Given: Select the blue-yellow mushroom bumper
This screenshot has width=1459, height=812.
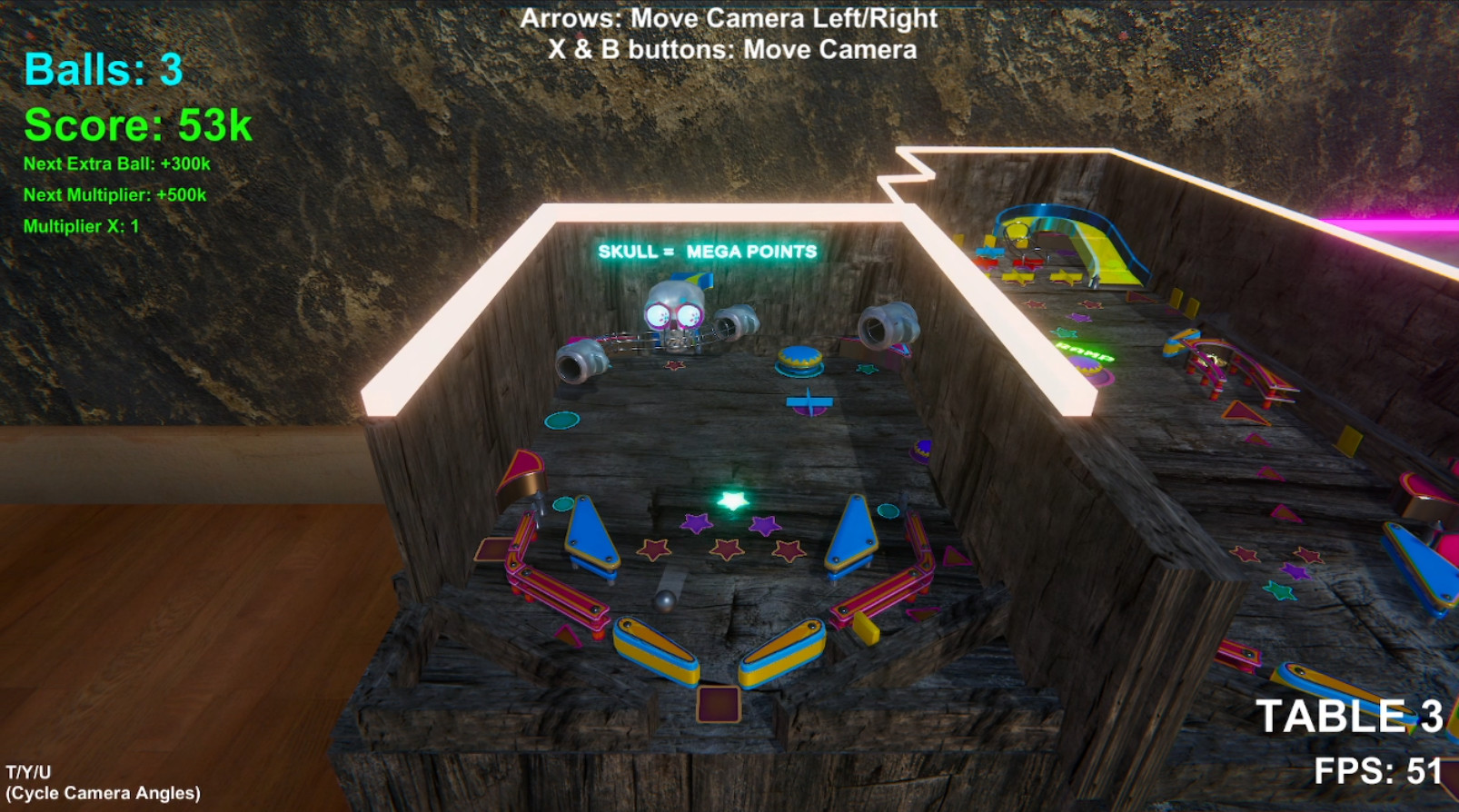Looking at the screenshot, I should tap(801, 360).
